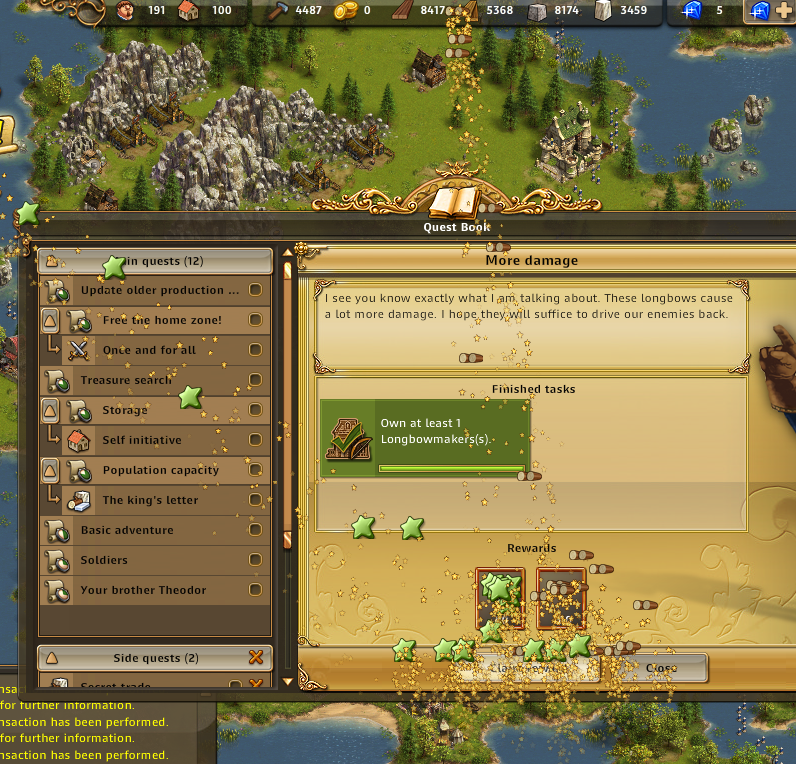Select 'The king's letter' sub-quest

point(150,500)
